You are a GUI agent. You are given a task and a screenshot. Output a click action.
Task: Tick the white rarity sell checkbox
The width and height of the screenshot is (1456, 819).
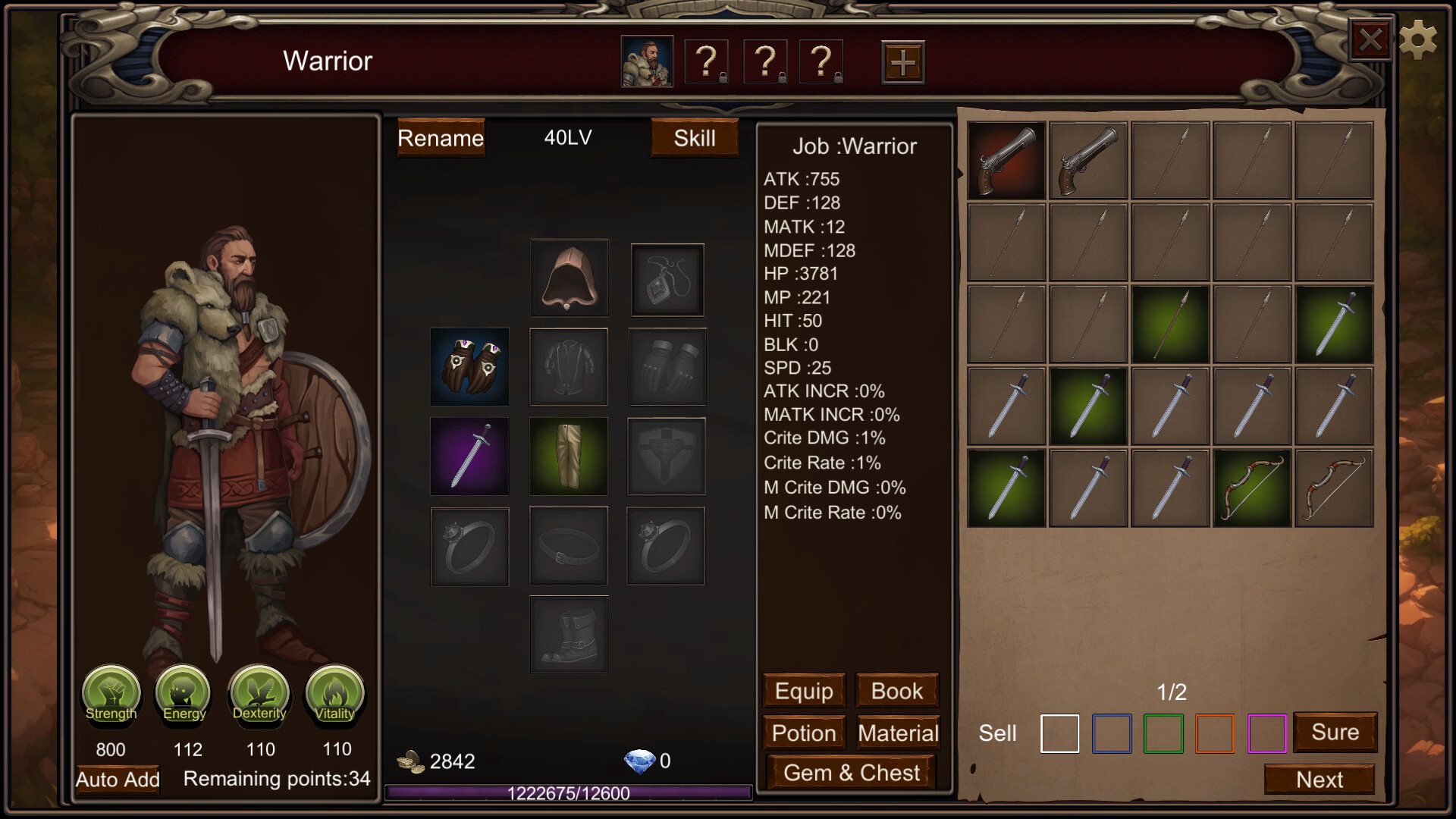coord(1059,733)
